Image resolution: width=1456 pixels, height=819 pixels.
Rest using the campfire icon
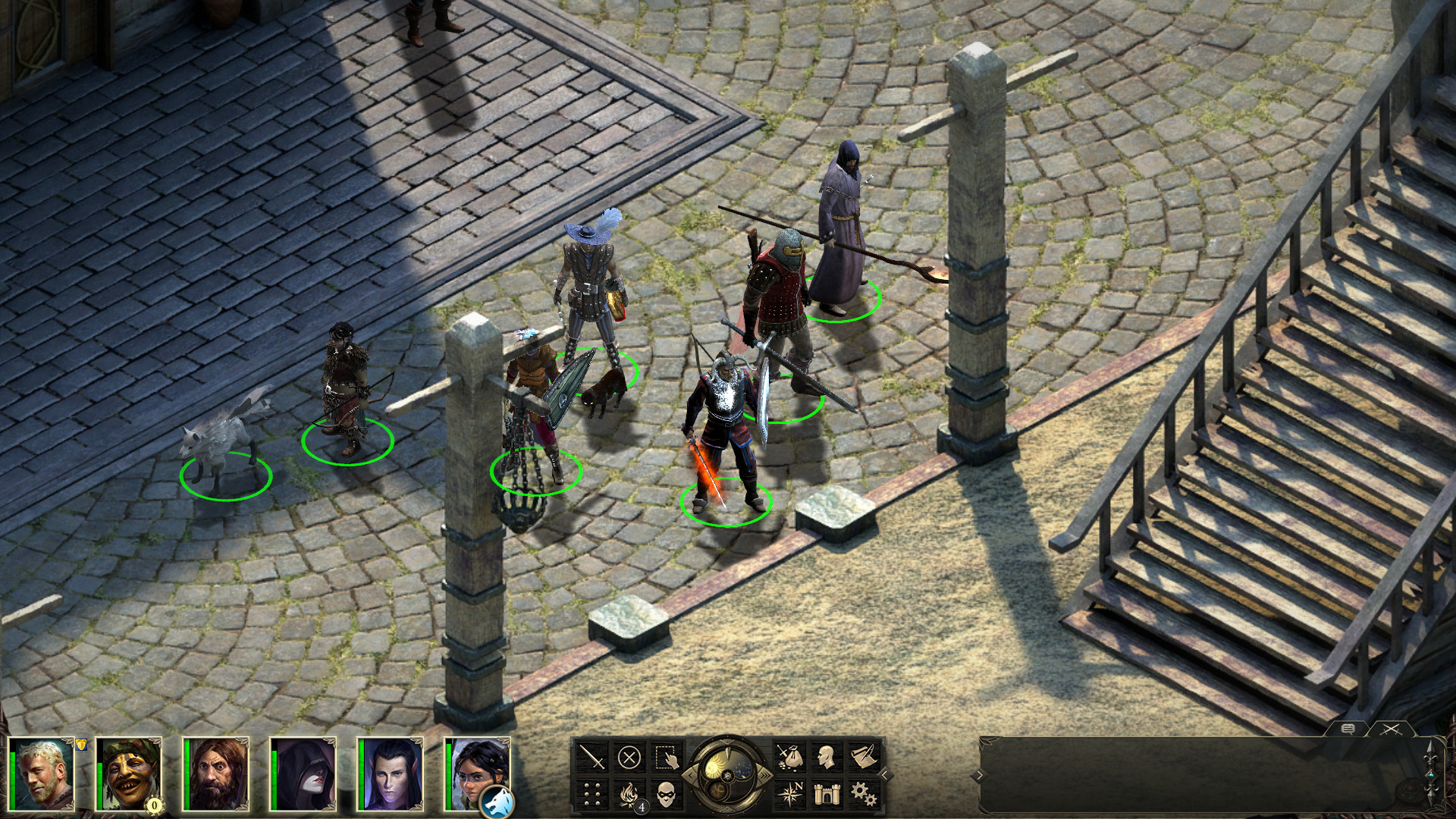629,794
